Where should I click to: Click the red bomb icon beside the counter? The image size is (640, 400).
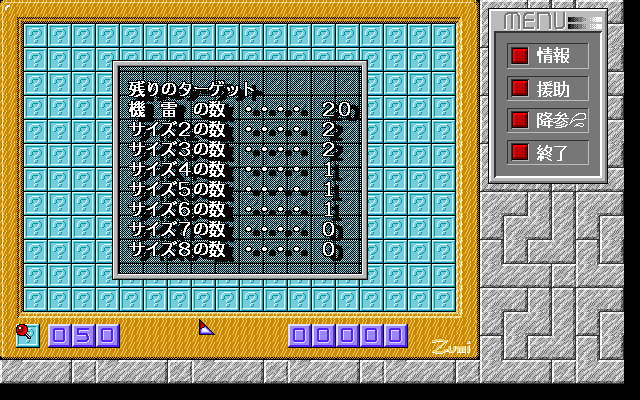click(24, 333)
